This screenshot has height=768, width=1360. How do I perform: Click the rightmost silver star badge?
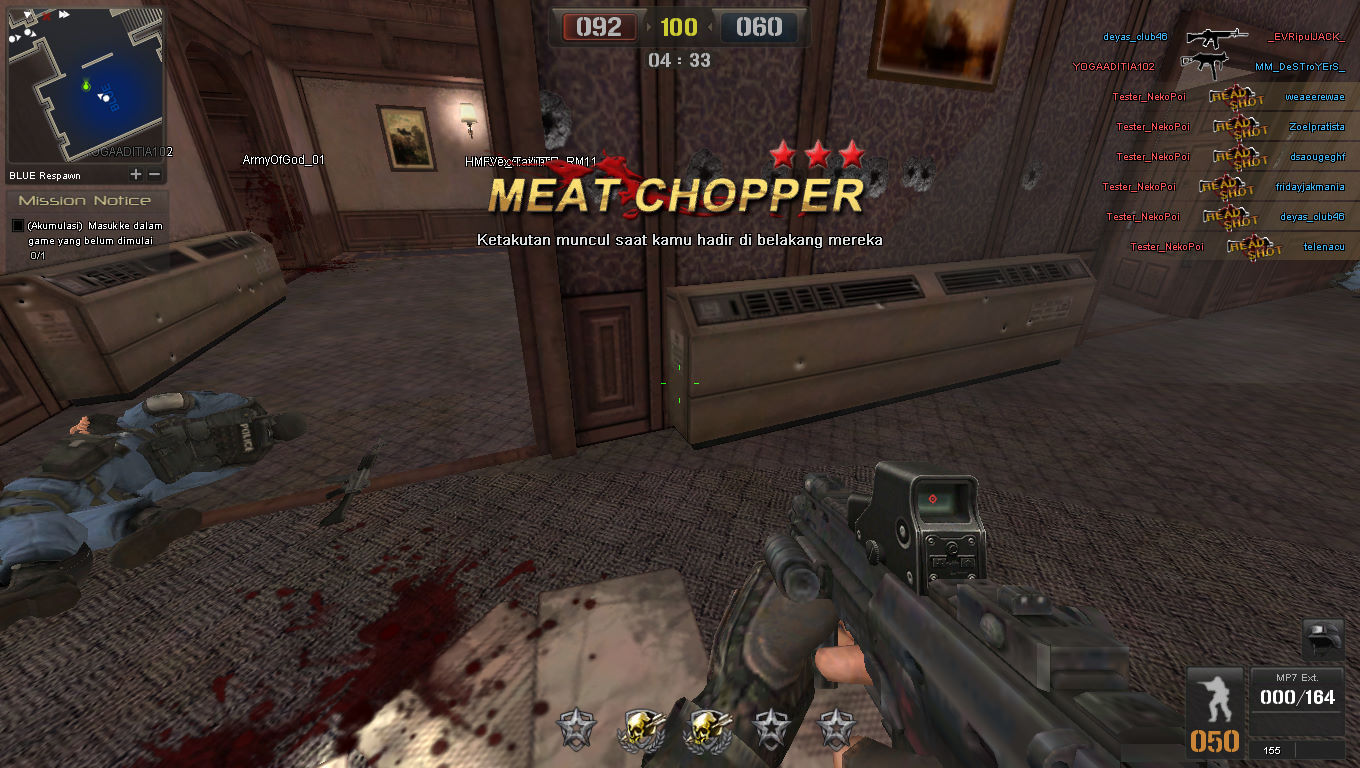click(x=834, y=727)
